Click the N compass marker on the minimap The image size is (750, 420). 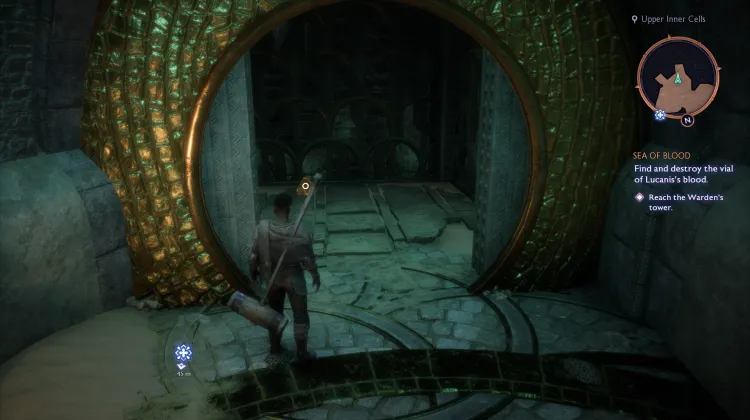(688, 121)
